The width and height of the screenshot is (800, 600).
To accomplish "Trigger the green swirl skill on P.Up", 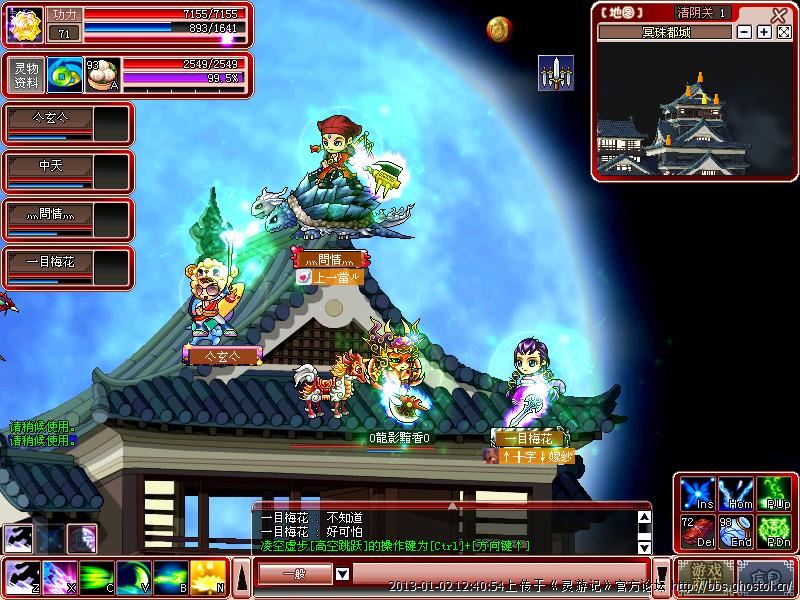I will pyautogui.click(x=776, y=494).
